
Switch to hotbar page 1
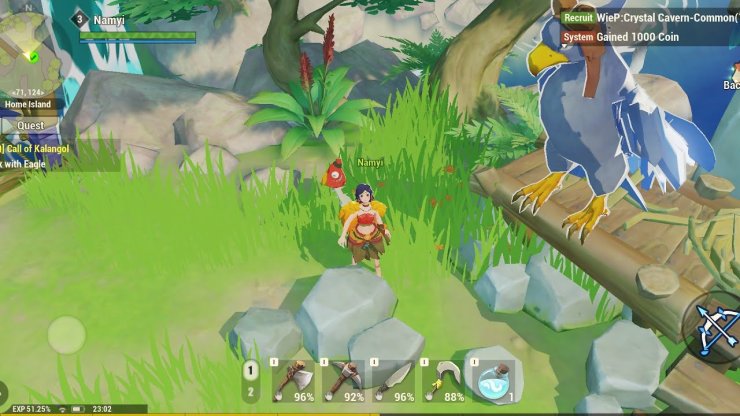(251, 370)
